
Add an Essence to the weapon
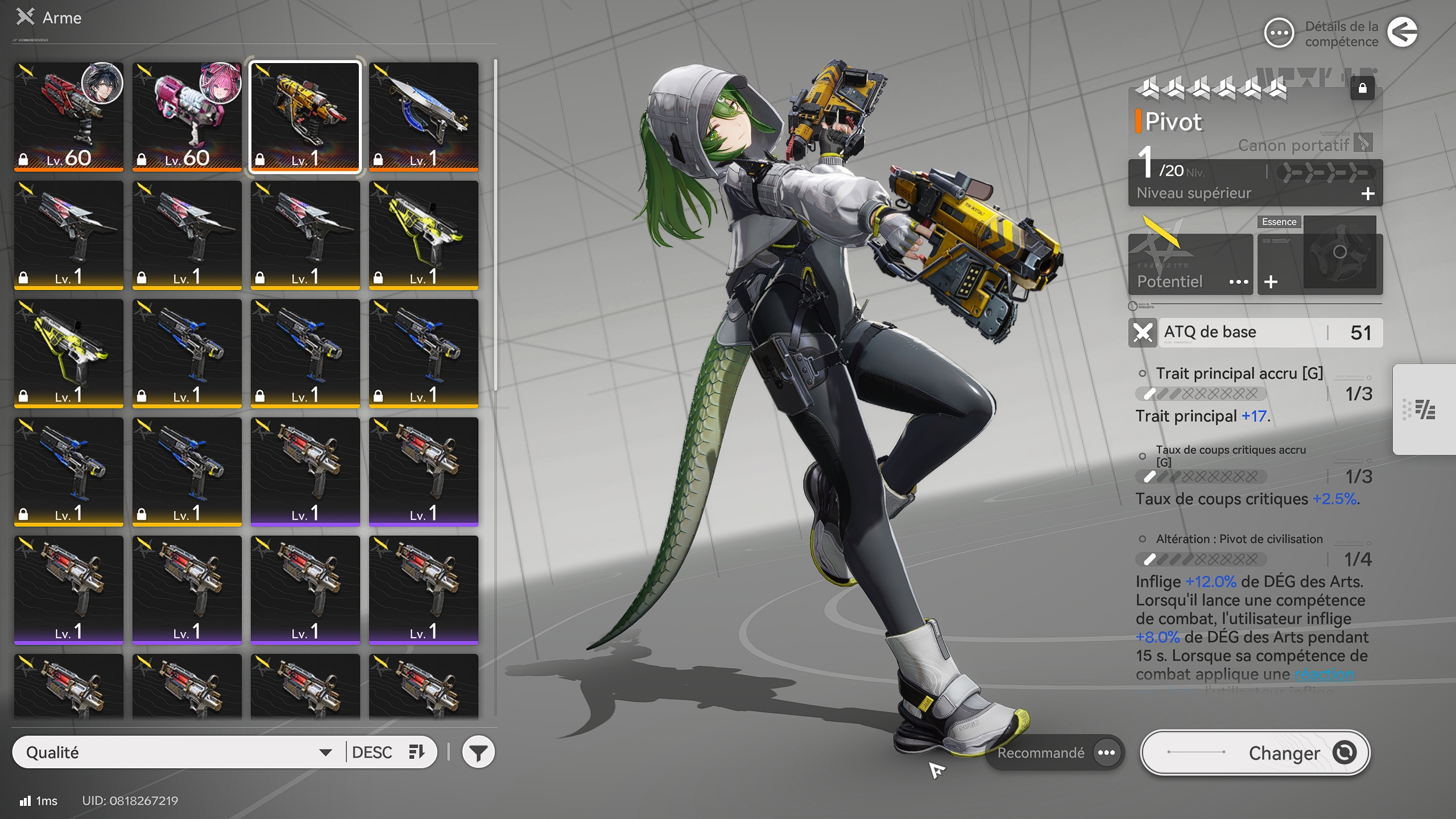(1271, 282)
